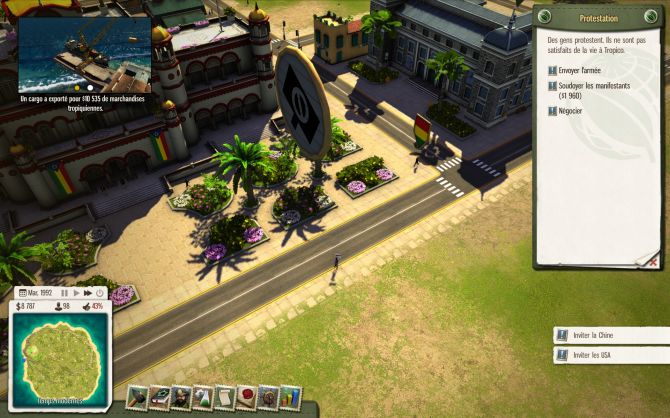Close the Protestation panel with red X
The image size is (670, 418).
(x=651, y=260)
